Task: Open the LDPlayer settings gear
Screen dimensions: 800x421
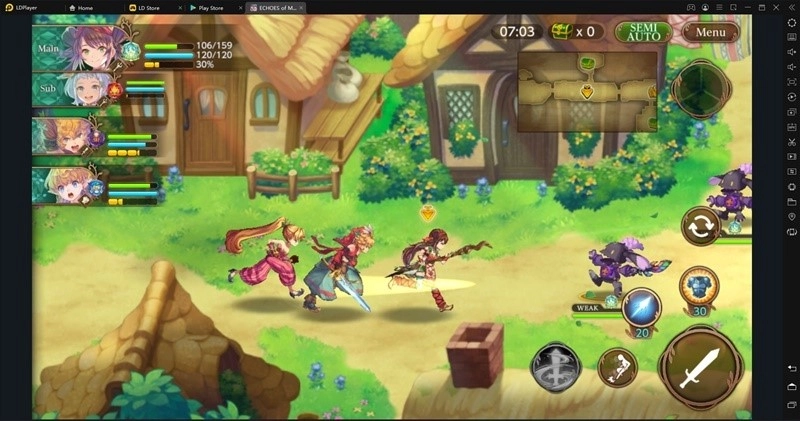Action: pyautogui.click(x=791, y=23)
